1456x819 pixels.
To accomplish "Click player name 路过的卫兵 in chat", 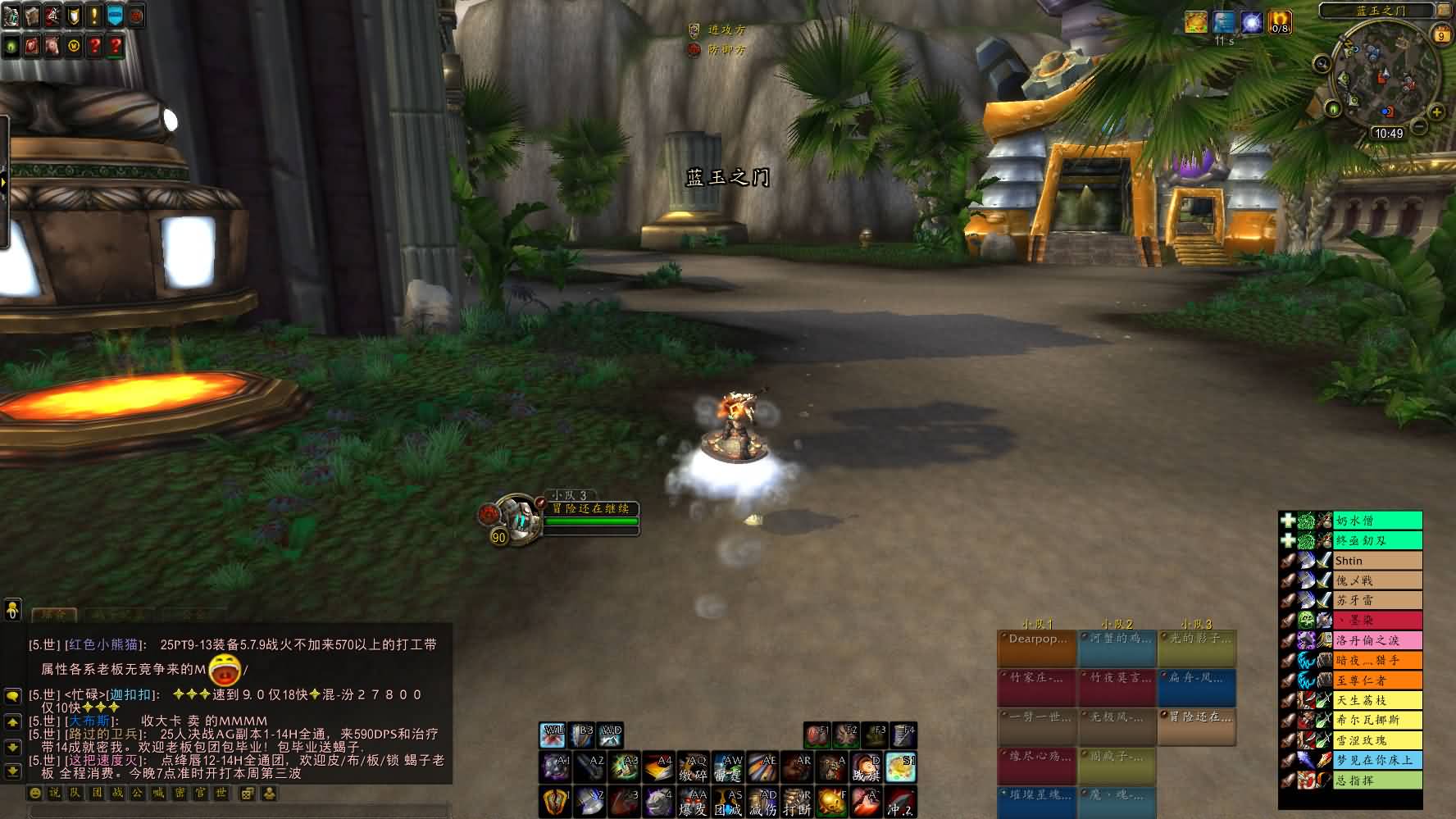I will coord(102,734).
